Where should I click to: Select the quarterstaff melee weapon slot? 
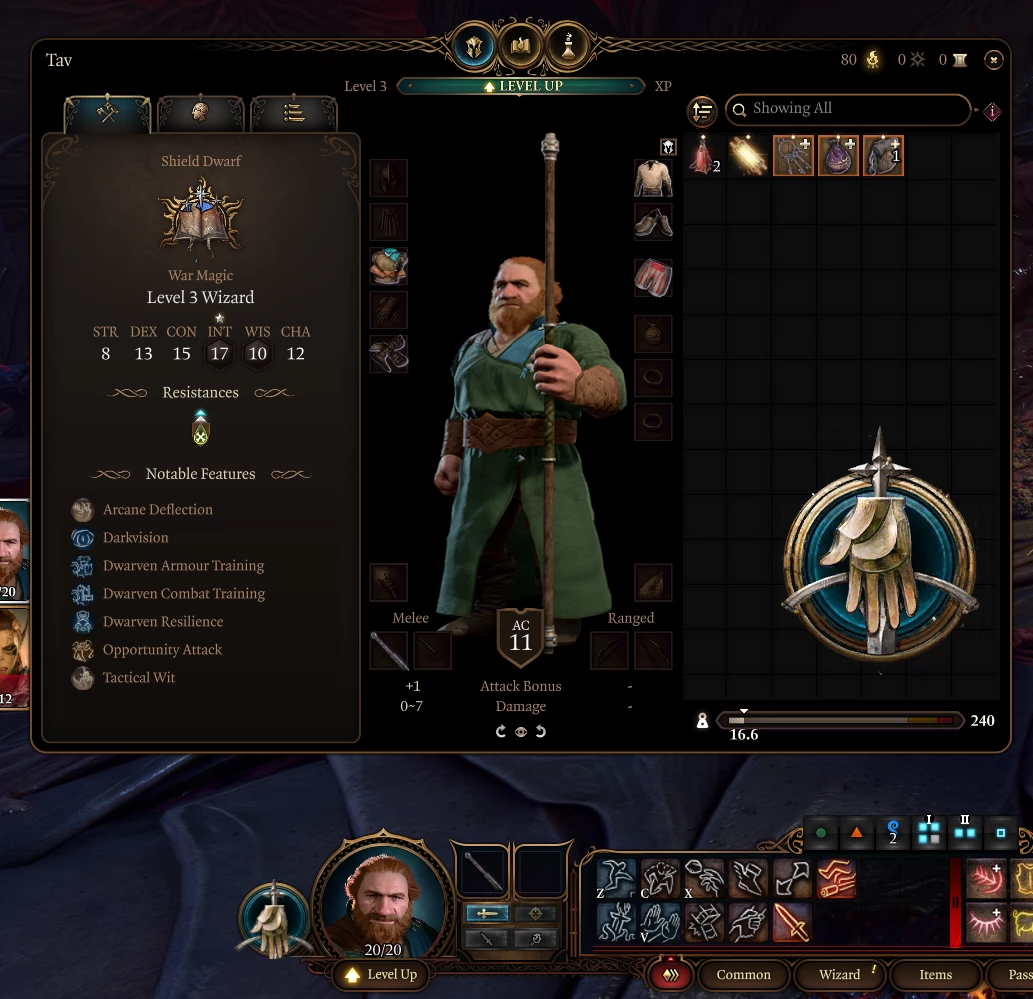[389, 651]
